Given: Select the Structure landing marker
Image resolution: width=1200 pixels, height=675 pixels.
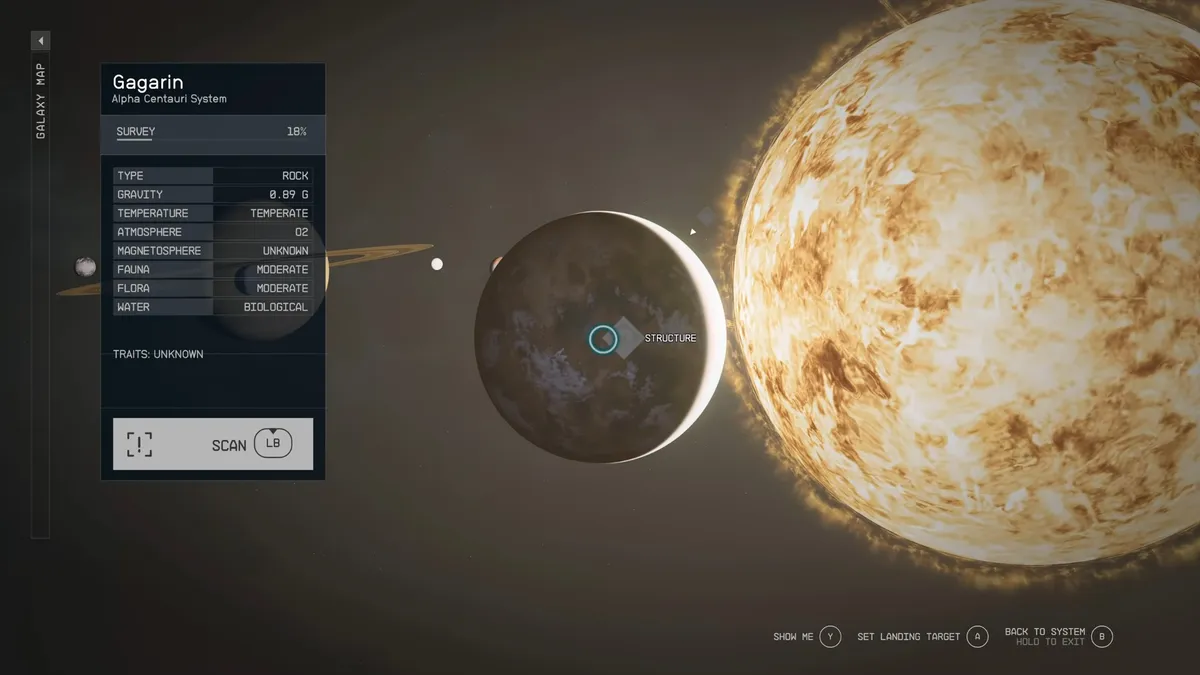Looking at the screenshot, I should pyautogui.click(x=627, y=338).
